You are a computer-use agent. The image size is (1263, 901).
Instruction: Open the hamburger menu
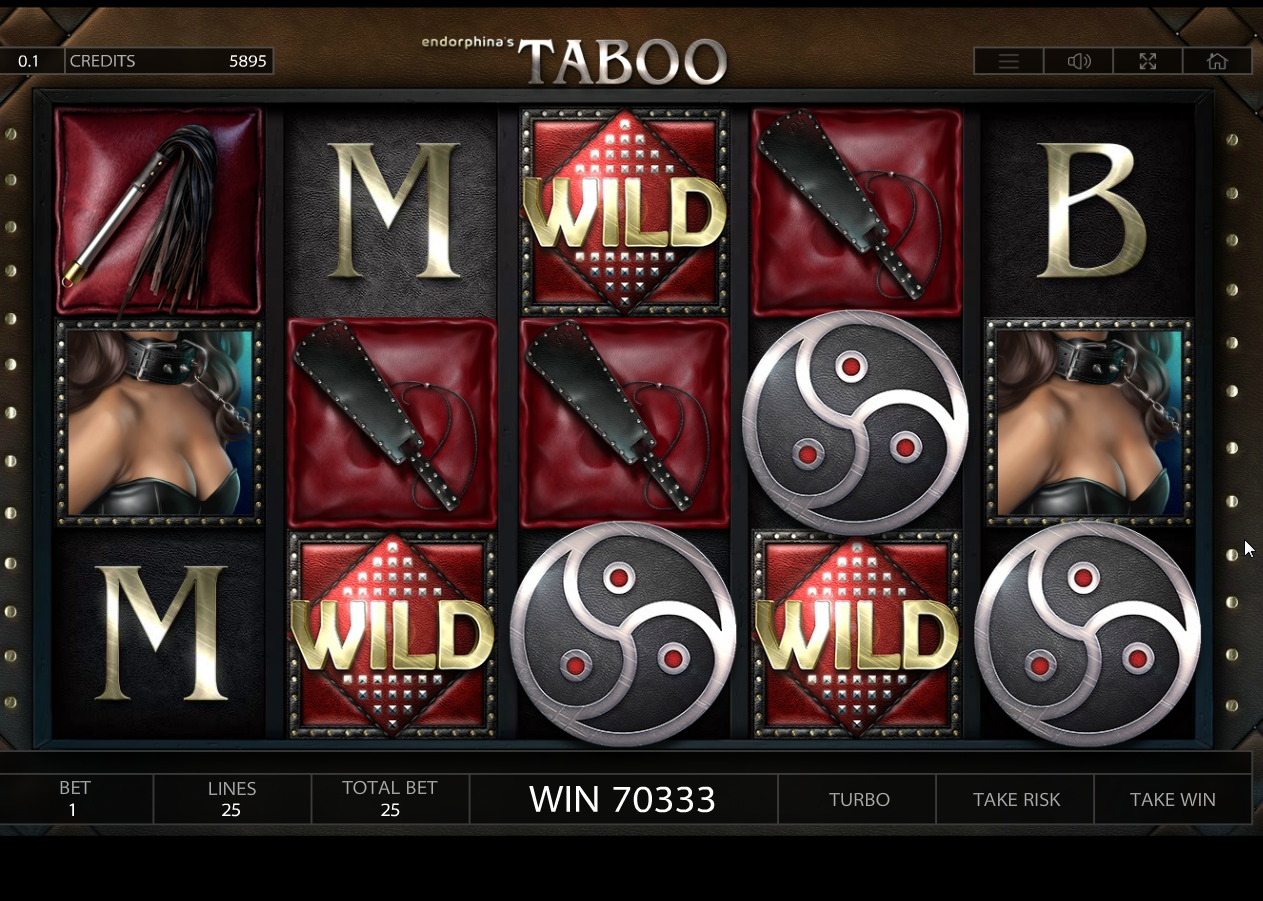1008,61
